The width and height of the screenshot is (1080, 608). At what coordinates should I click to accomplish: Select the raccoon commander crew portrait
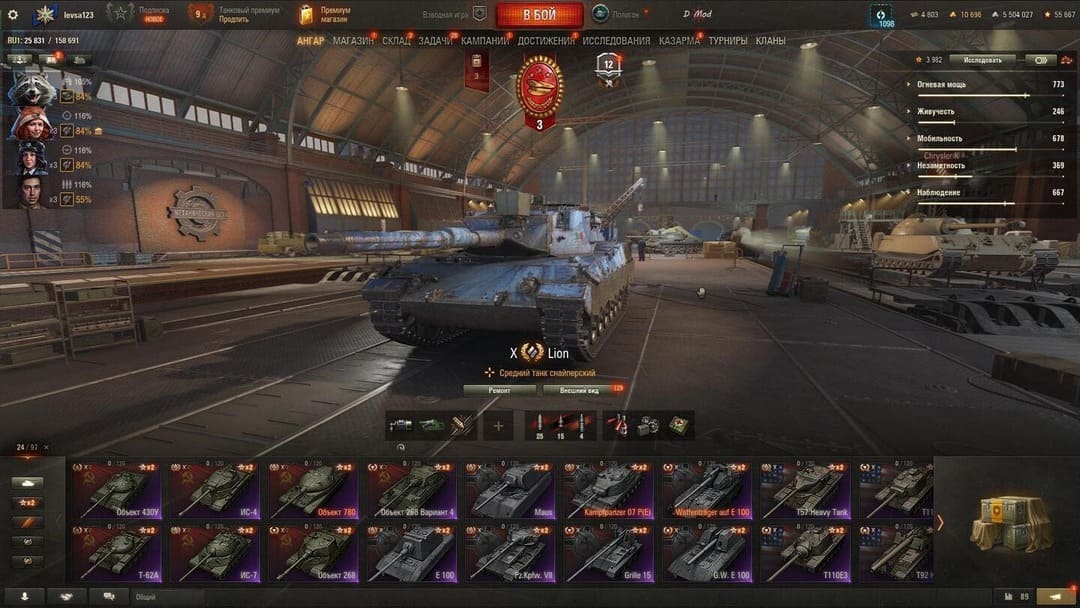click(31, 88)
